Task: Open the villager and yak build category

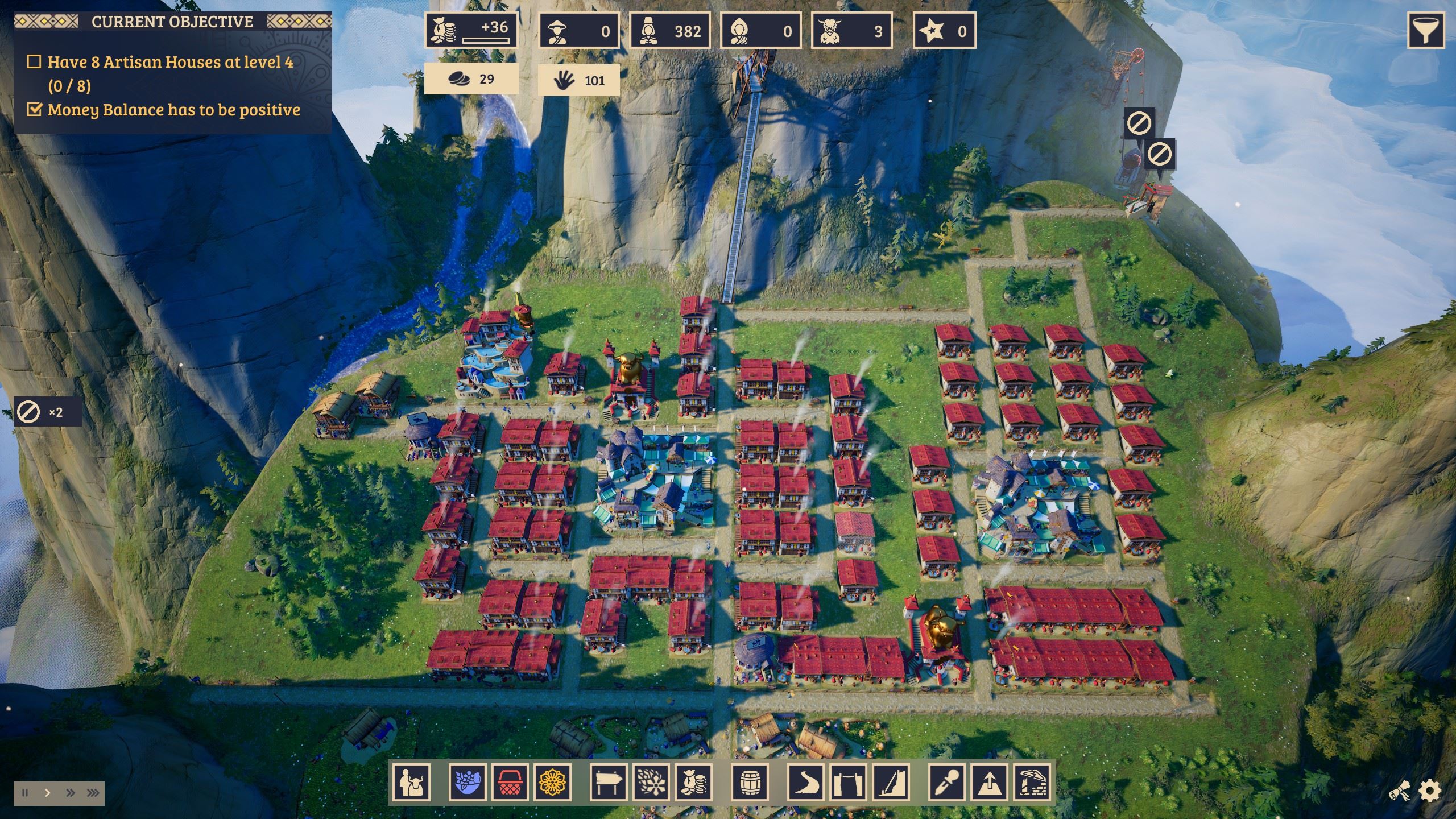Action: (412, 782)
